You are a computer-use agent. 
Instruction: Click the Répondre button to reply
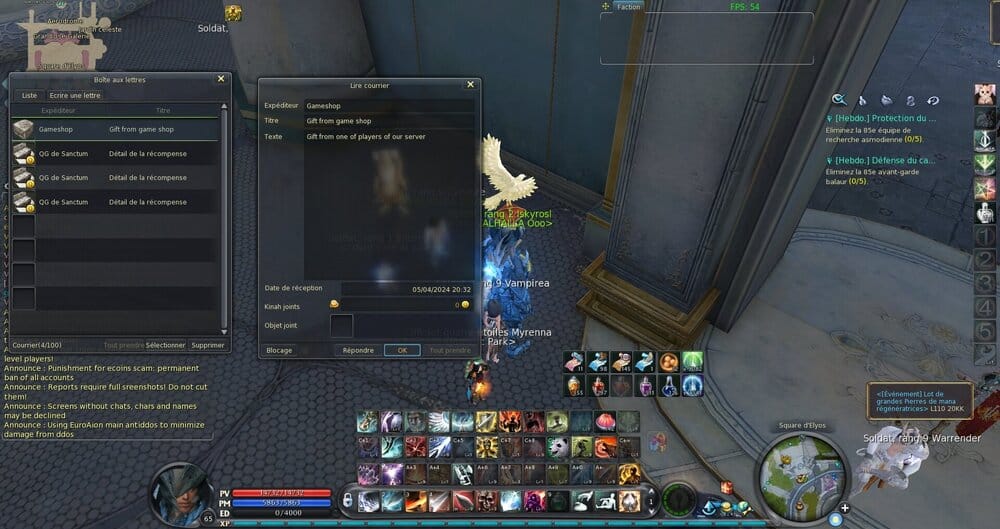358,351
